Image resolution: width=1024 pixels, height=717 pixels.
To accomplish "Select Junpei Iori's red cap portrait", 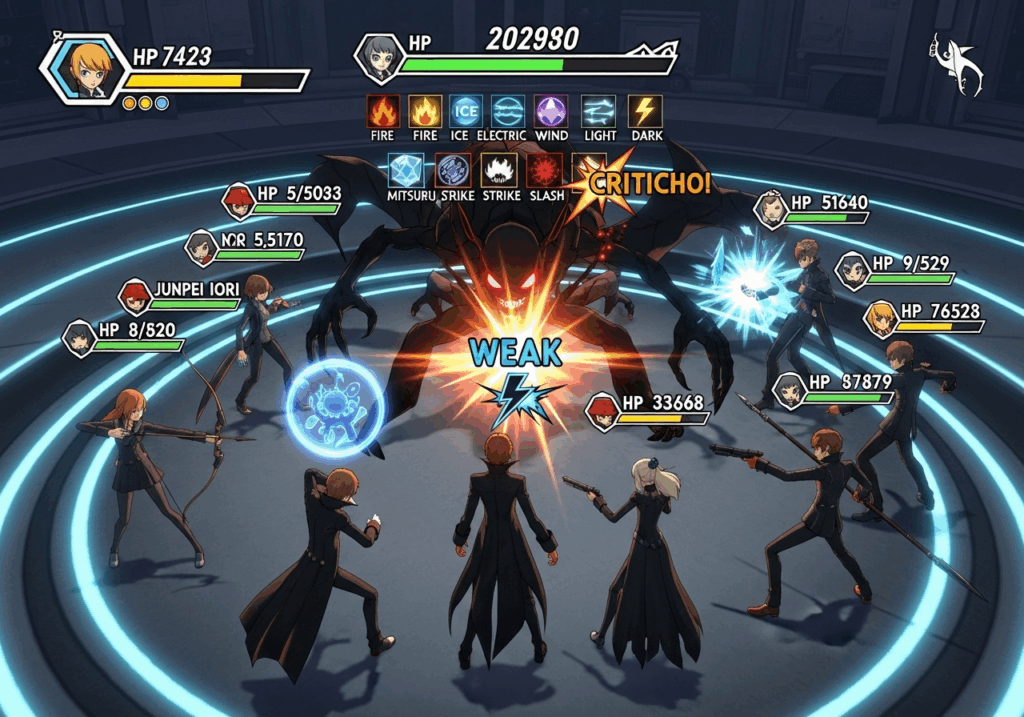I will pos(134,295).
